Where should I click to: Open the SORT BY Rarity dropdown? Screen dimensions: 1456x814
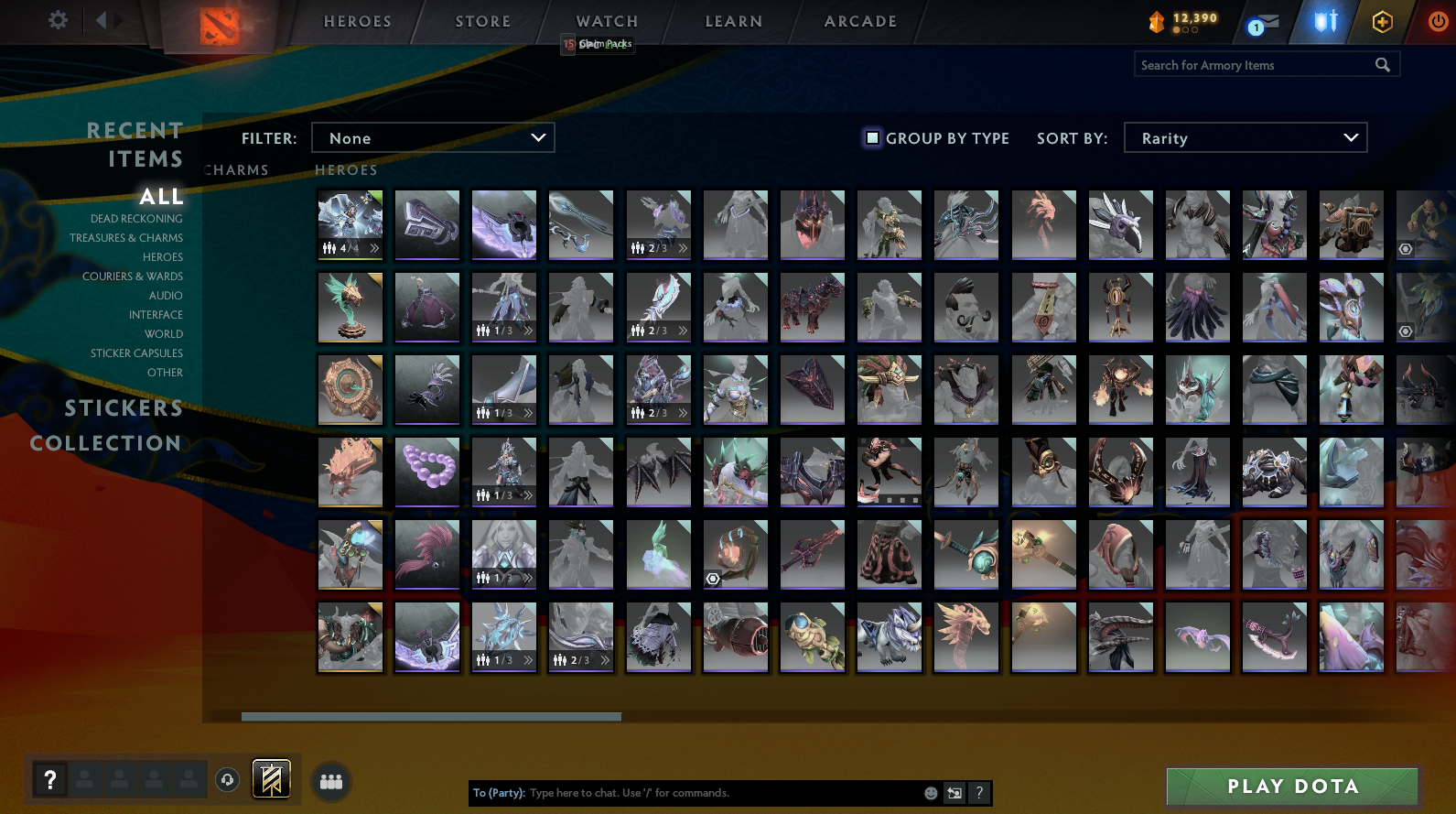pyautogui.click(x=1246, y=137)
